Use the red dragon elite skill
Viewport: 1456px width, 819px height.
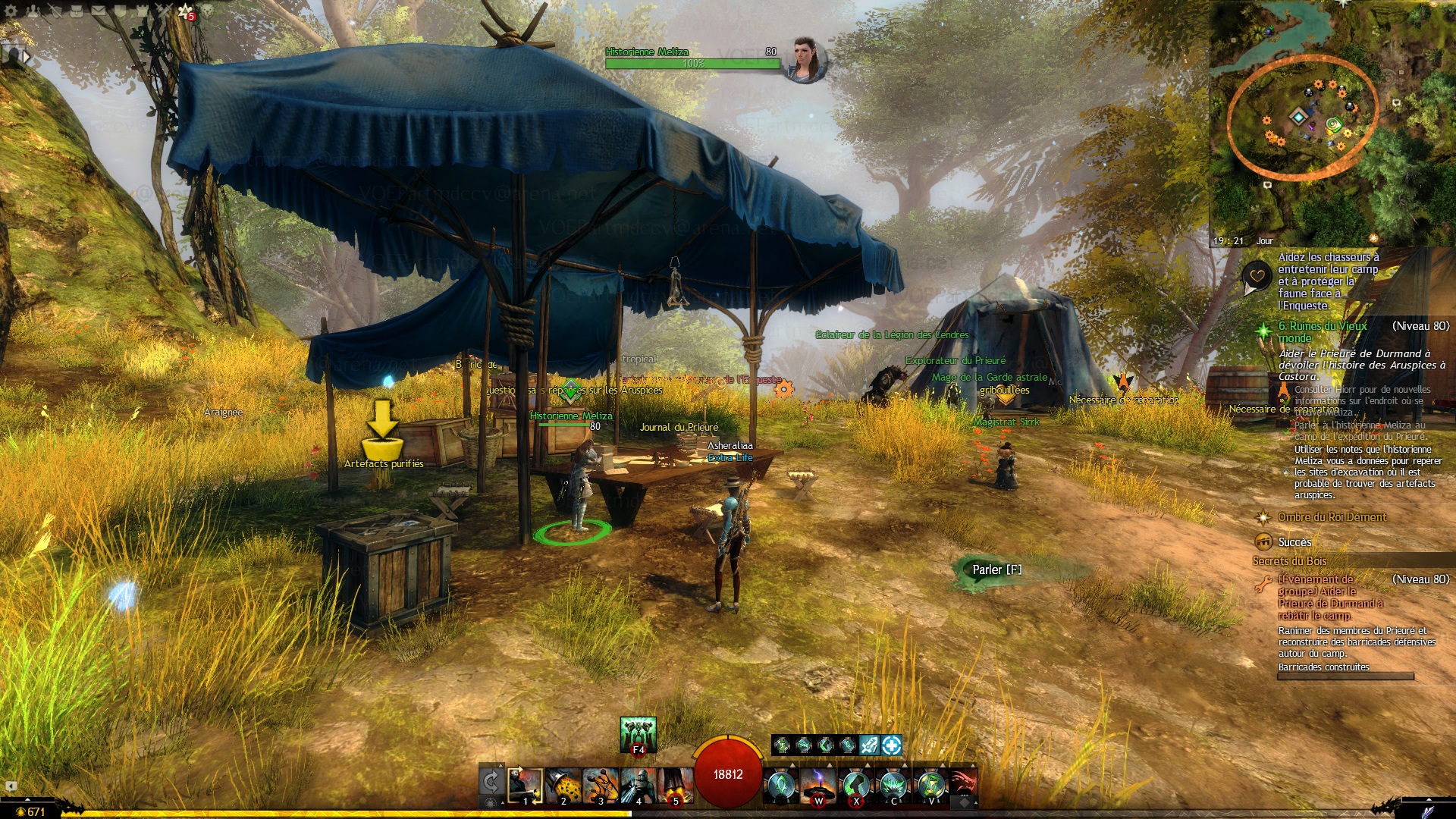[x=962, y=785]
